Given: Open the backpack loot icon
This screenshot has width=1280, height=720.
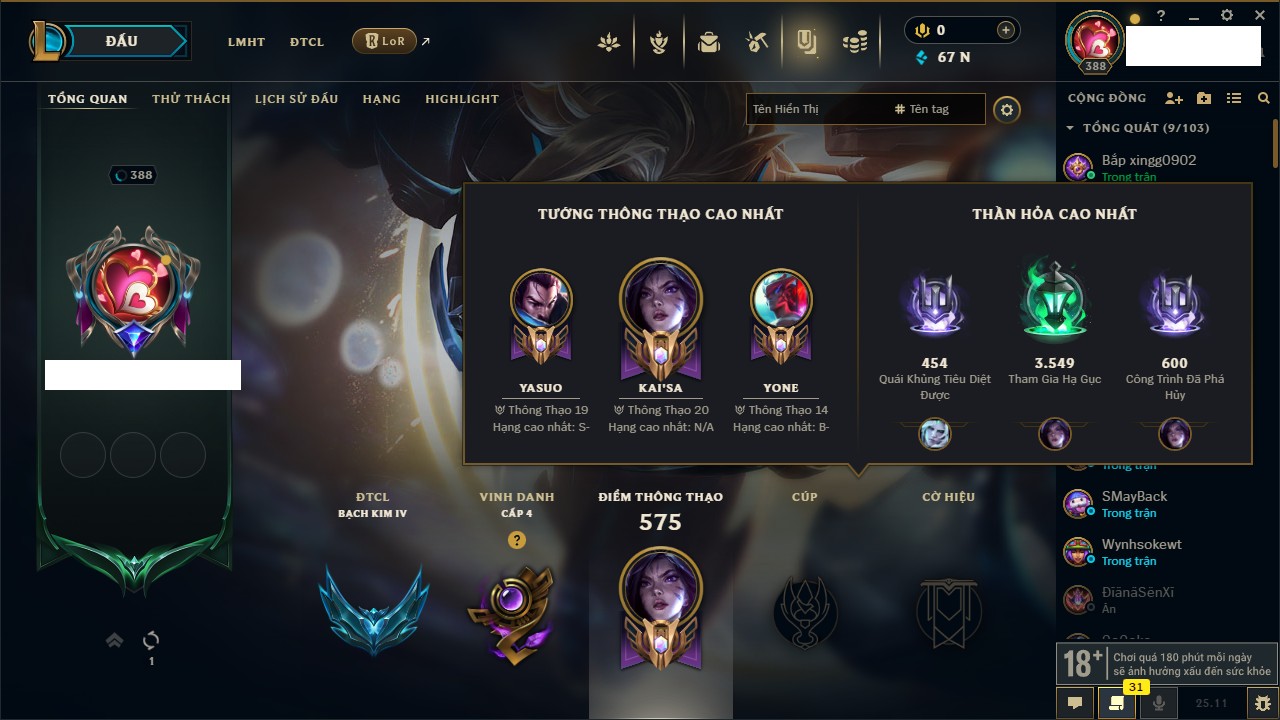Looking at the screenshot, I should (x=709, y=42).
